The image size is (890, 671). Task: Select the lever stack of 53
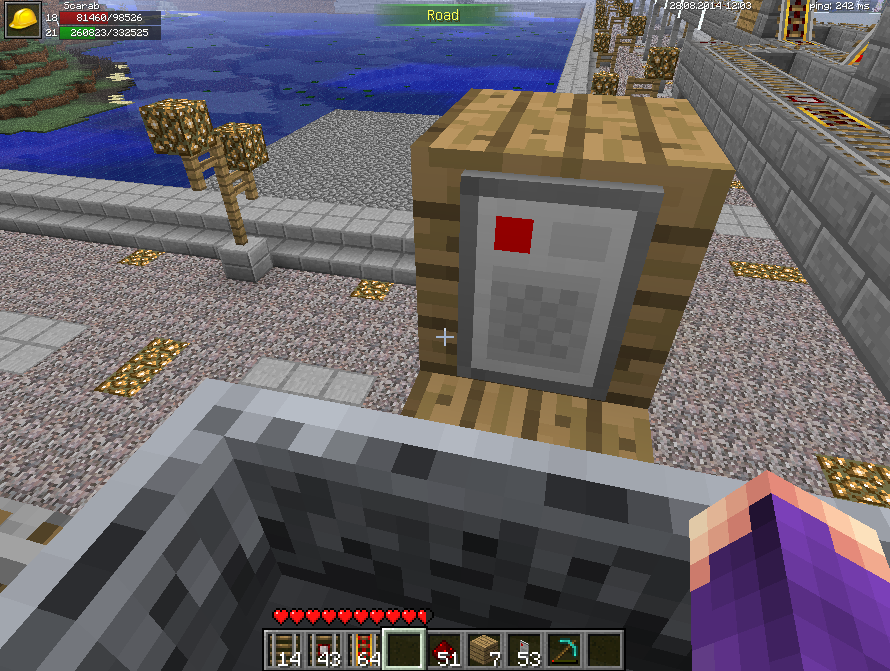pyautogui.click(x=524, y=649)
